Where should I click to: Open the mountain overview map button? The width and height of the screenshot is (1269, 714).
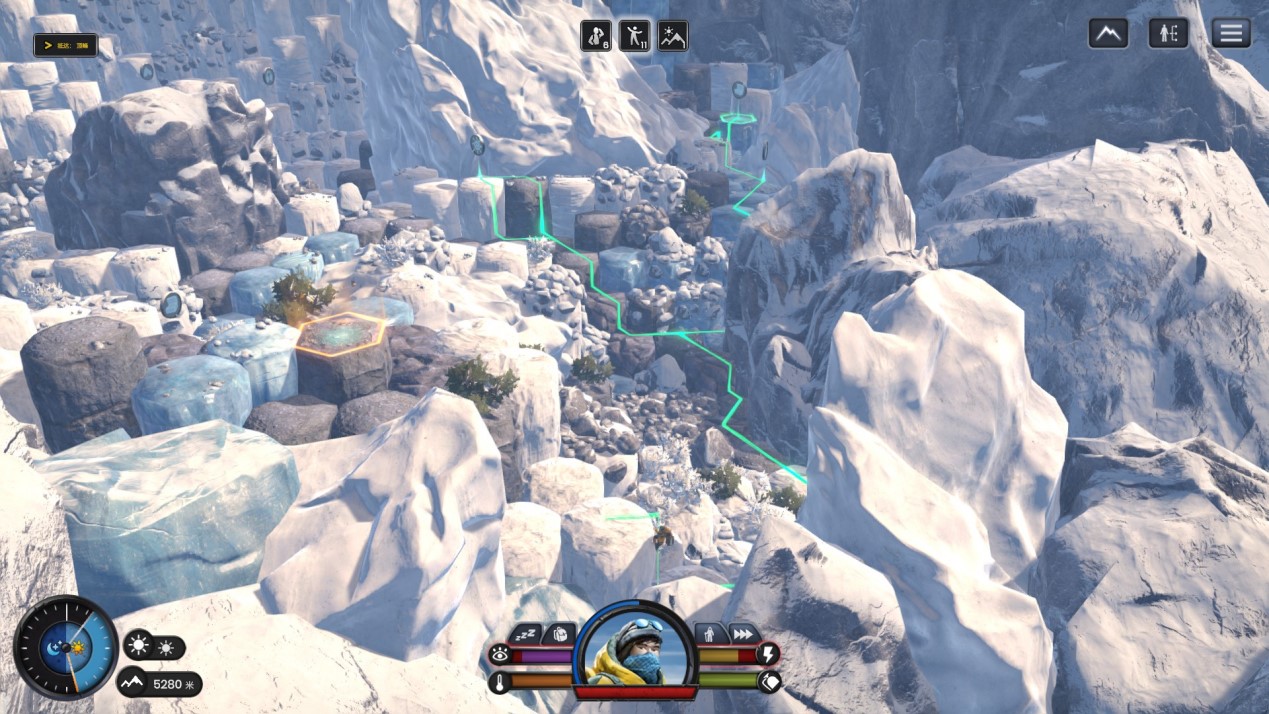click(1108, 33)
